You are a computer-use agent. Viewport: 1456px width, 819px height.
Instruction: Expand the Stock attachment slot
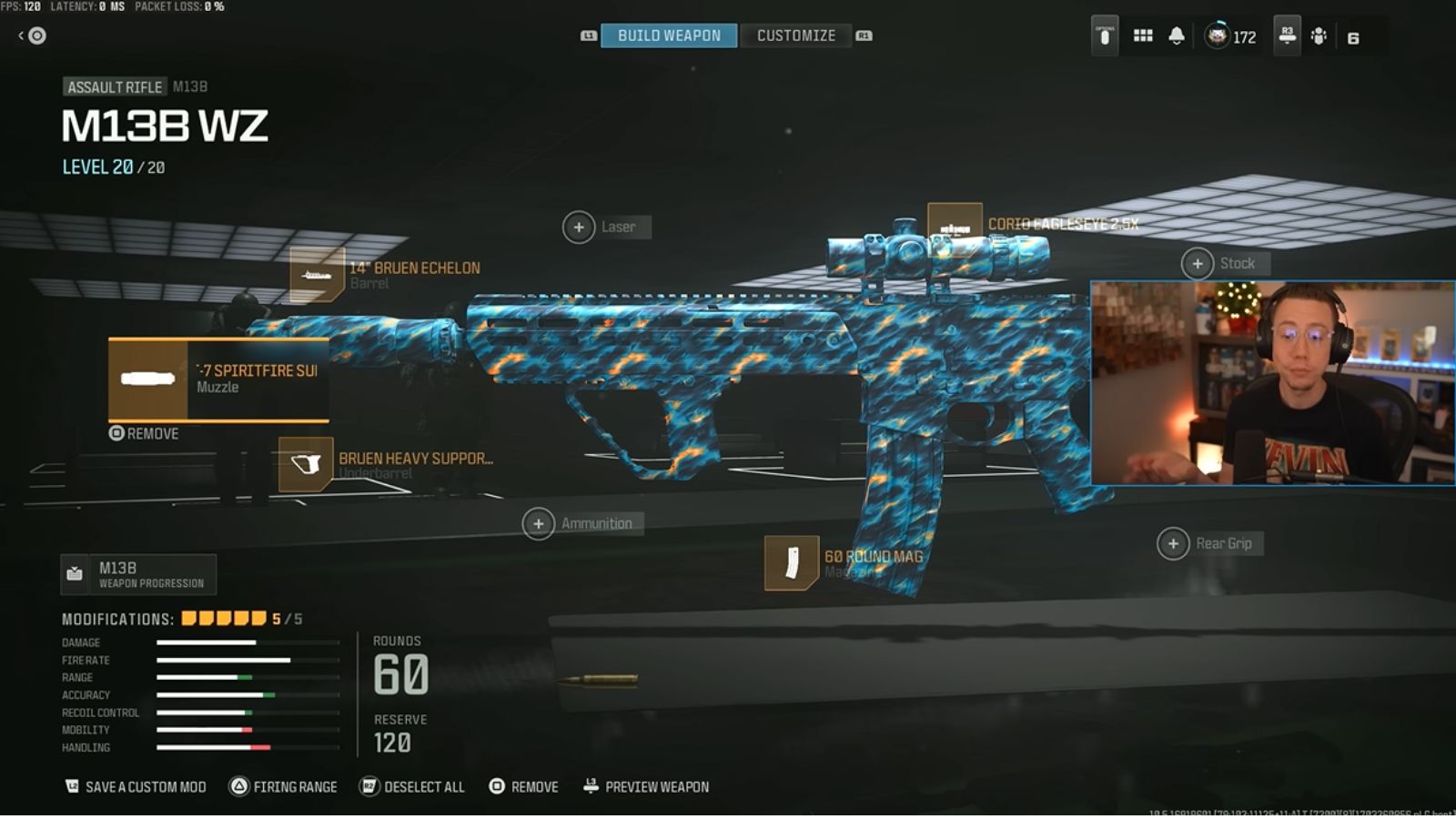point(1198,263)
